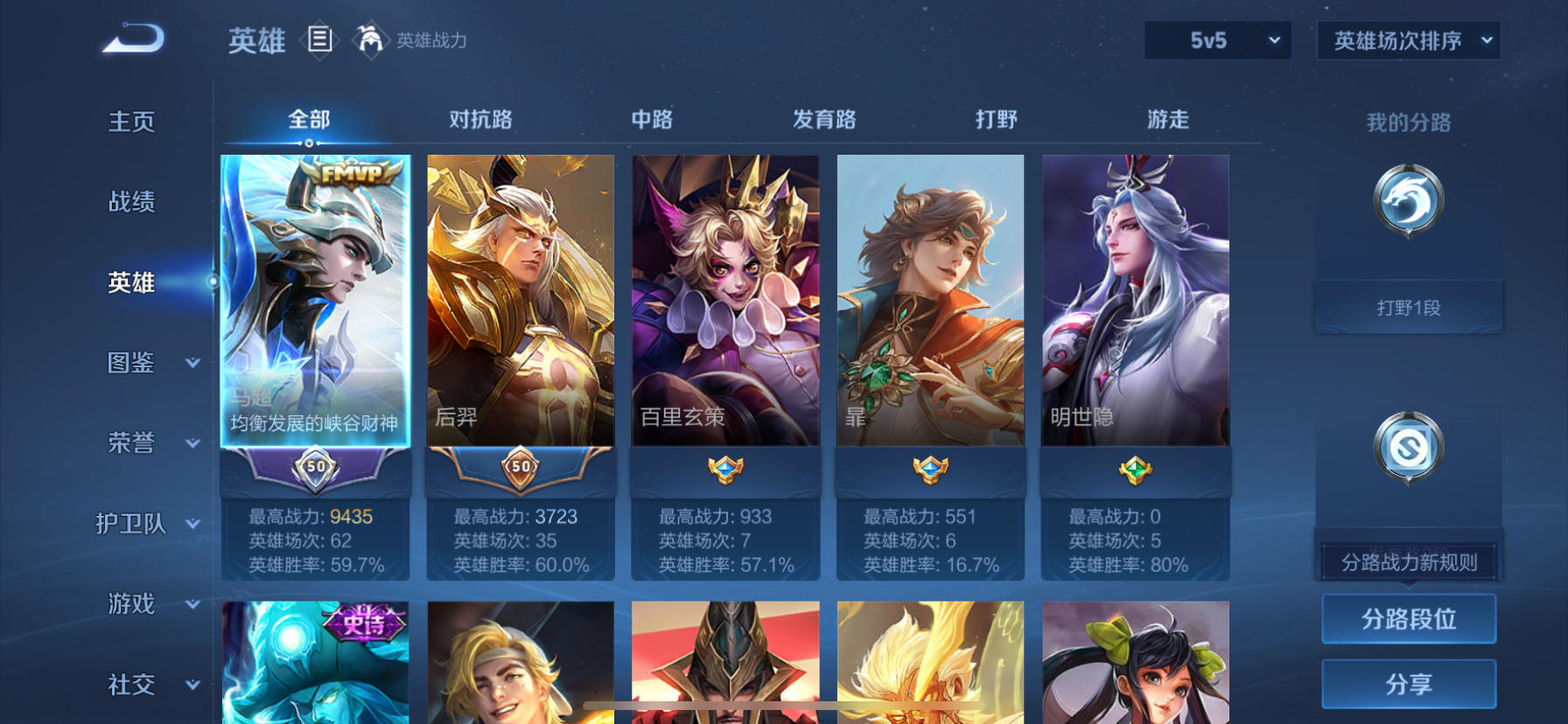Click the lower lane-rank emblem on the right panel
The height and width of the screenshot is (724, 1568).
pyautogui.click(x=1408, y=448)
